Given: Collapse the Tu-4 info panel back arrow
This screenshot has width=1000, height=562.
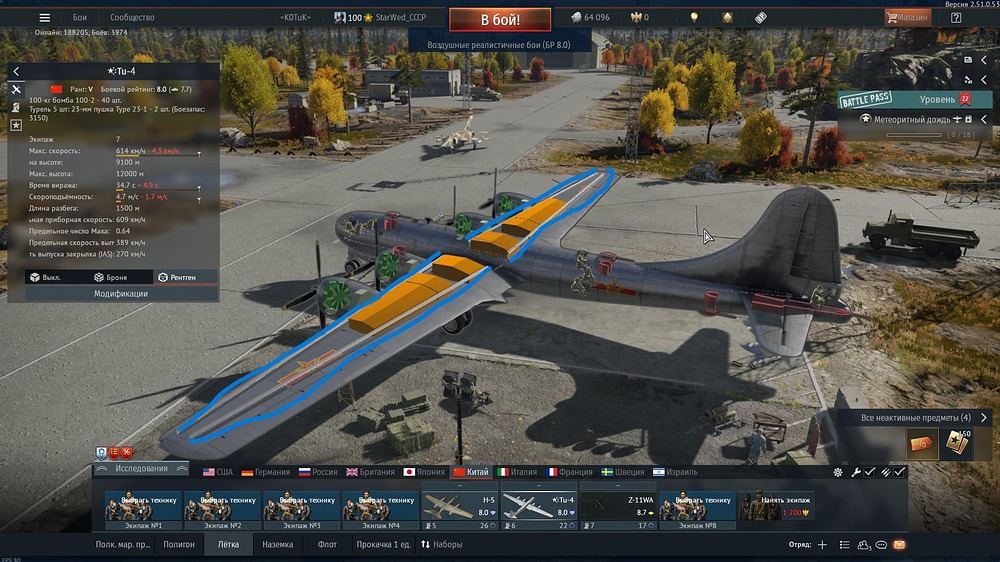Looking at the screenshot, I should point(16,72).
